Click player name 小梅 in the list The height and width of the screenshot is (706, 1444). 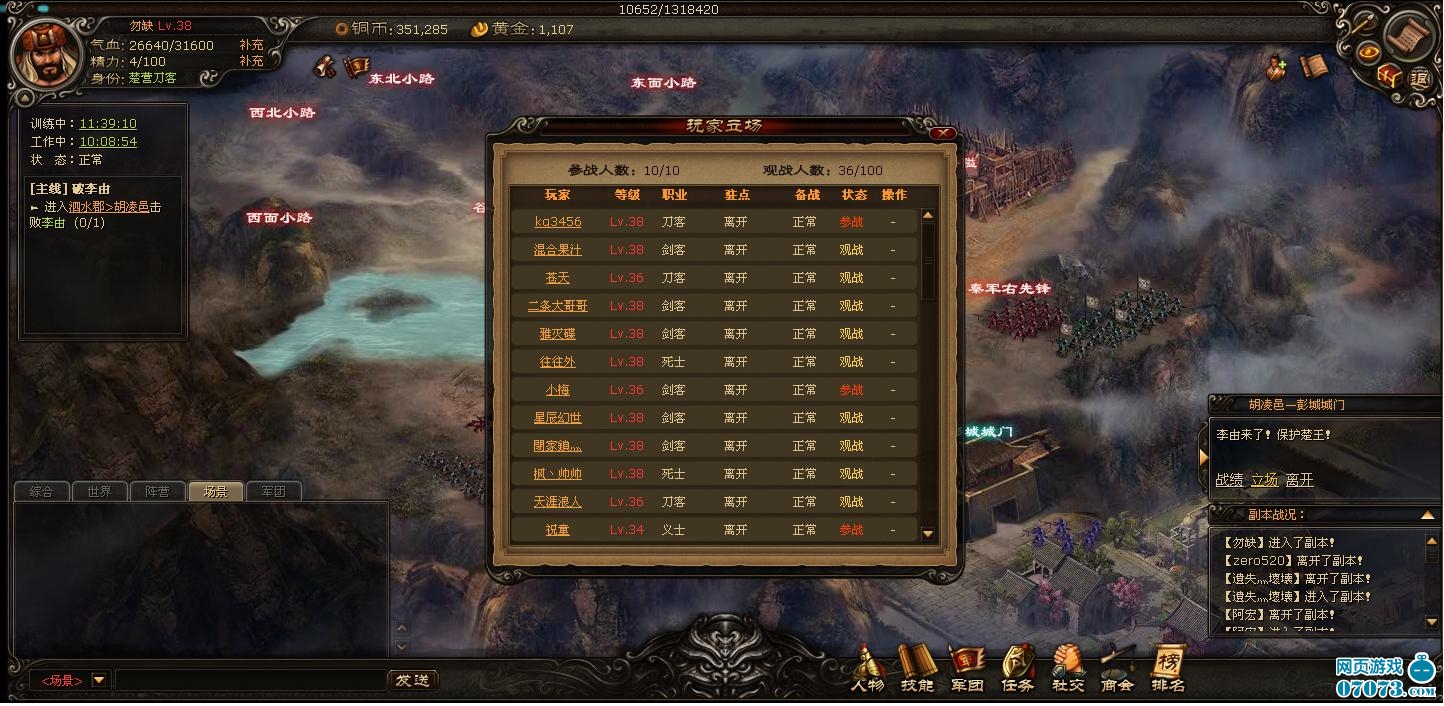(x=557, y=390)
